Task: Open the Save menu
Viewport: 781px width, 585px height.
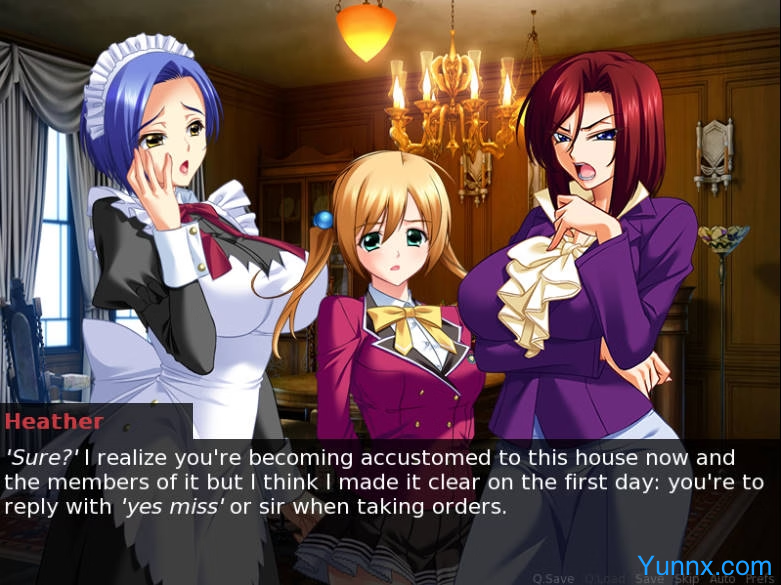Action: pyautogui.click(x=650, y=577)
